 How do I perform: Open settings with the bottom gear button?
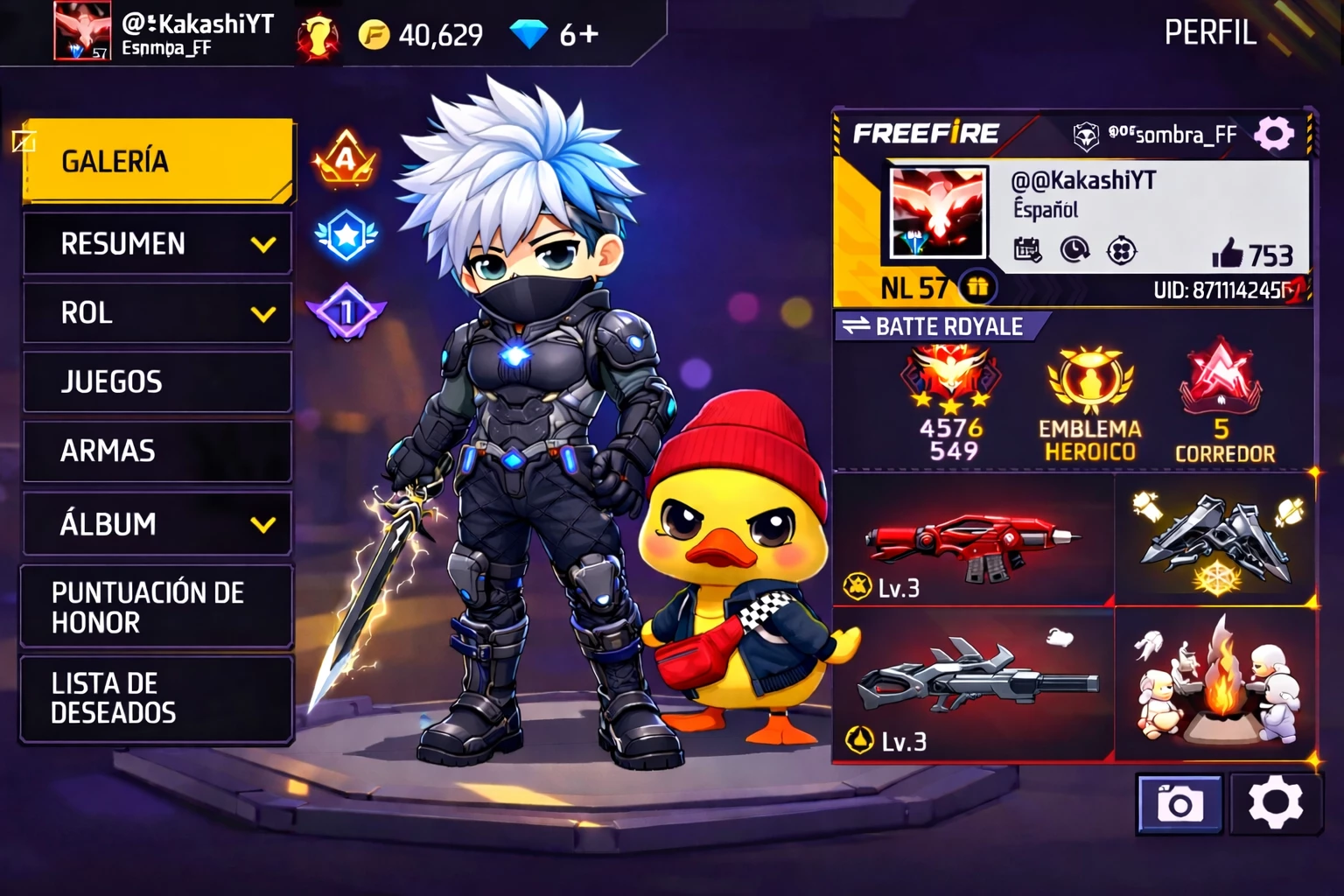[x=1275, y=803]
